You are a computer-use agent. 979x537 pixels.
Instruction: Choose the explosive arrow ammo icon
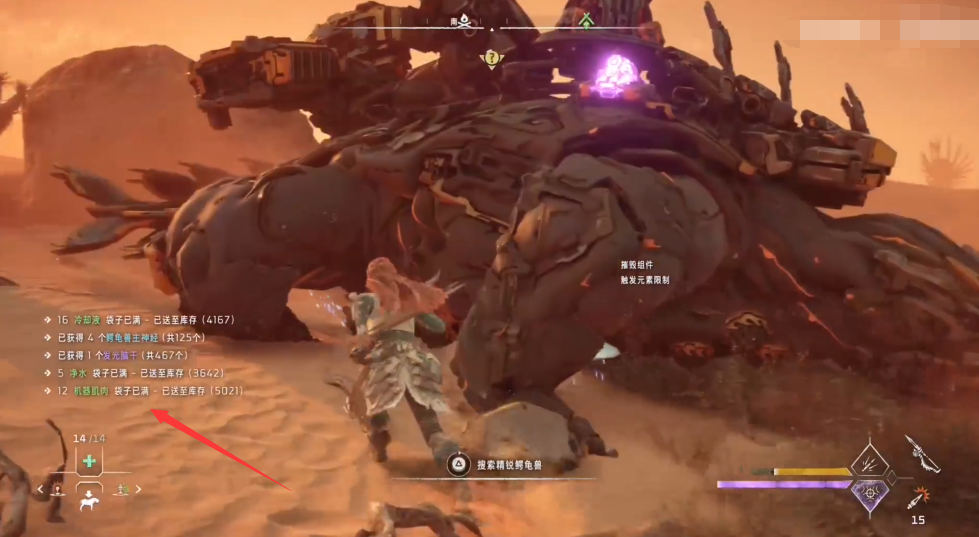pos(918,496)
